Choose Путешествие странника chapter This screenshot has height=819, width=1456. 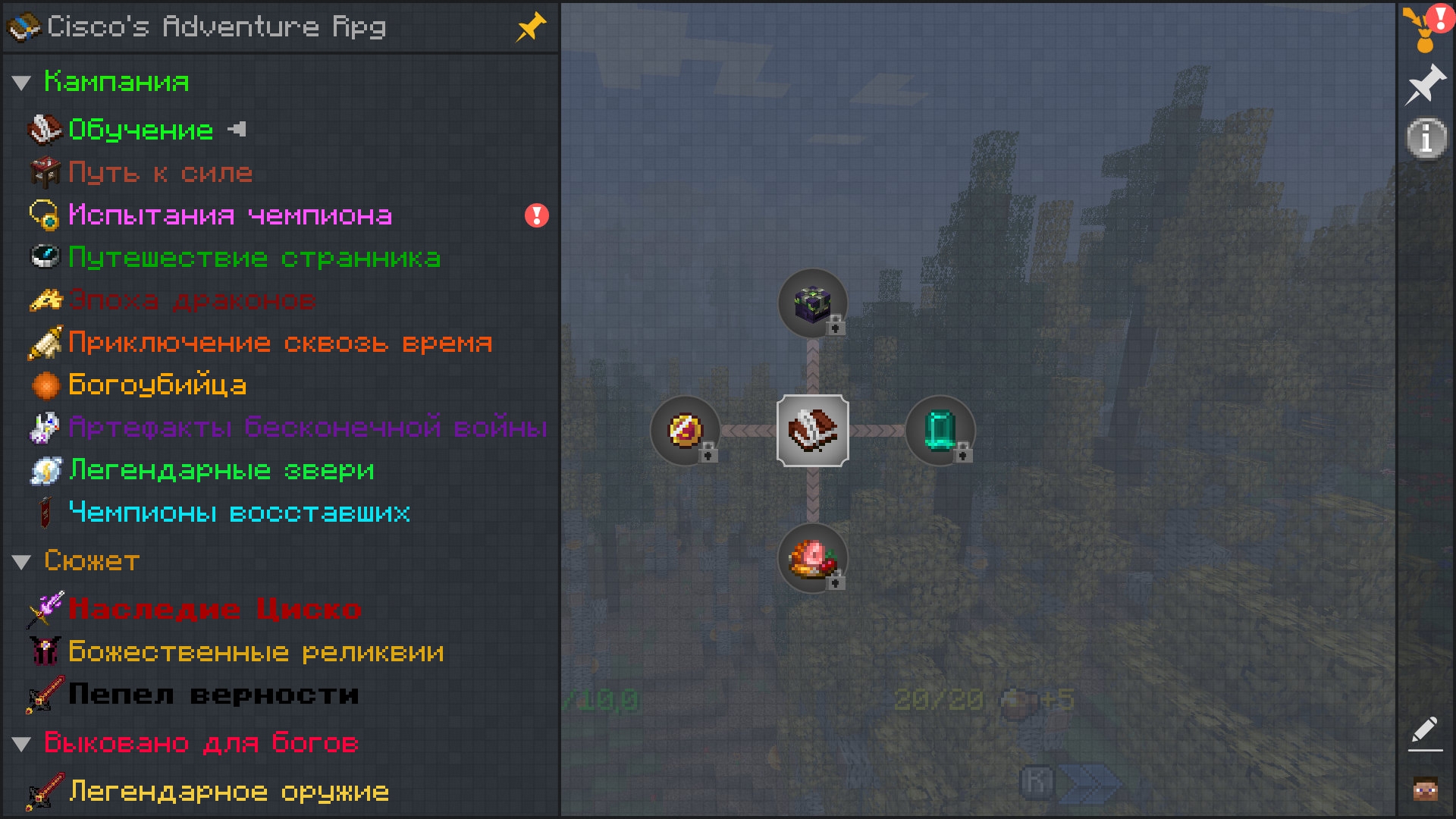click(254, 258)
